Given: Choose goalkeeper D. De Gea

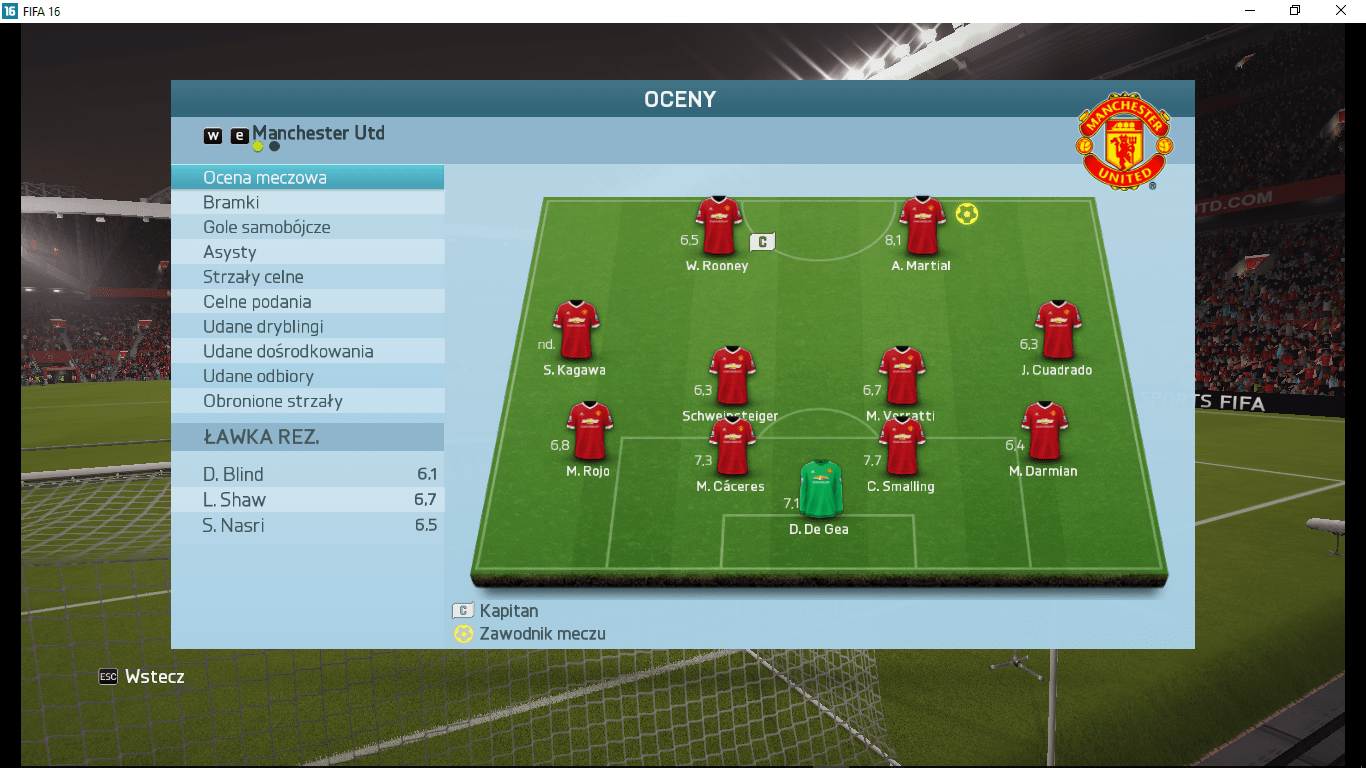Looking at the screenshot, I should pyautogui.click(x=821, y=488).
